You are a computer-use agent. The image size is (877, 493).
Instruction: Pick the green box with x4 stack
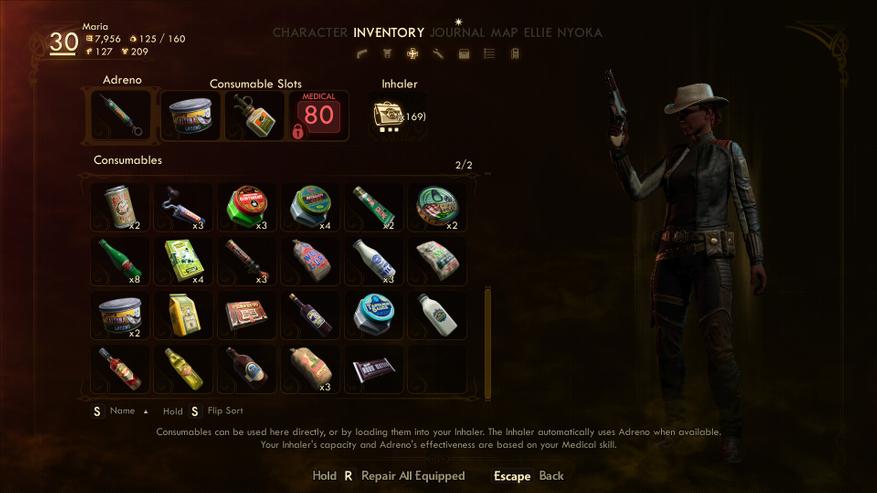point(184,261)
